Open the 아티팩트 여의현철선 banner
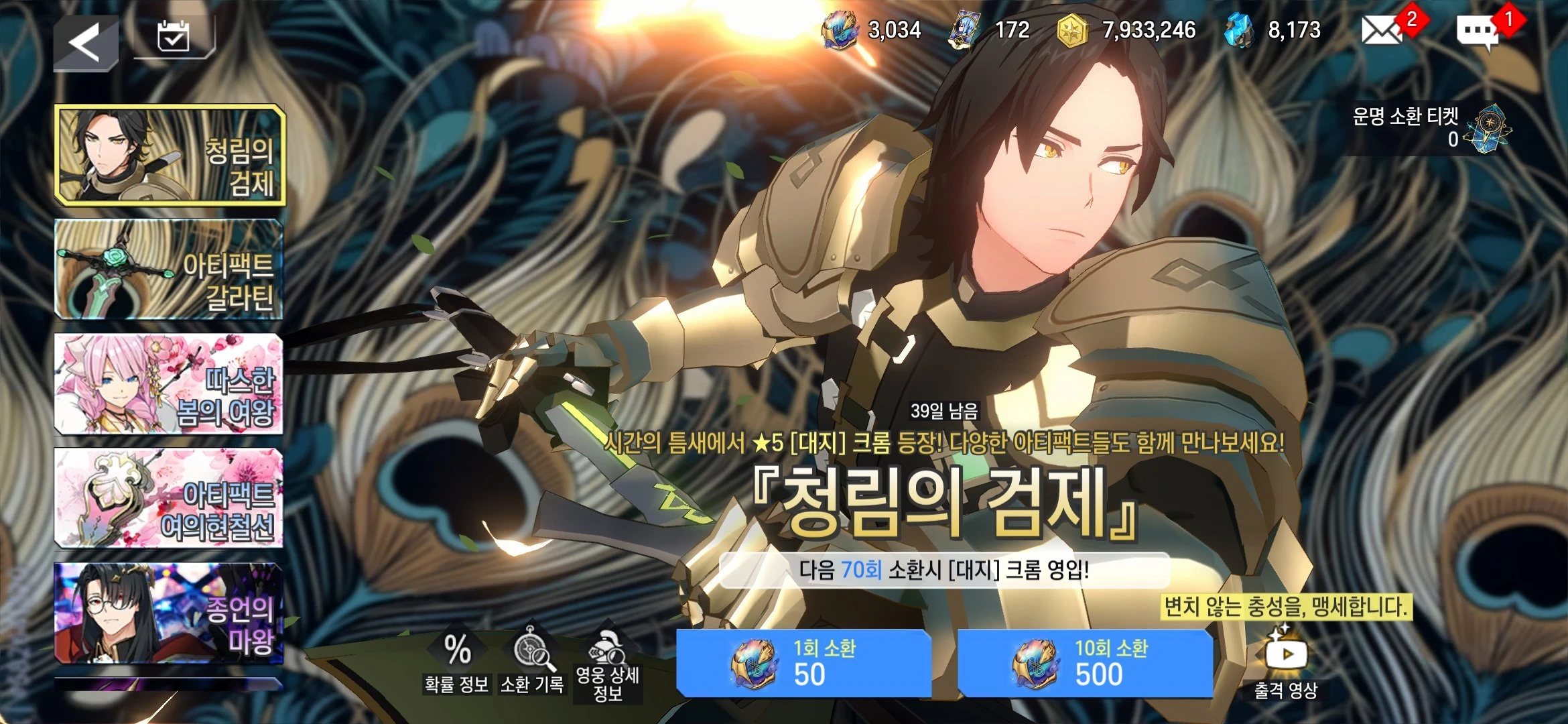The width and height of the screenshot is (1568, 724). (x=169, y=499)
